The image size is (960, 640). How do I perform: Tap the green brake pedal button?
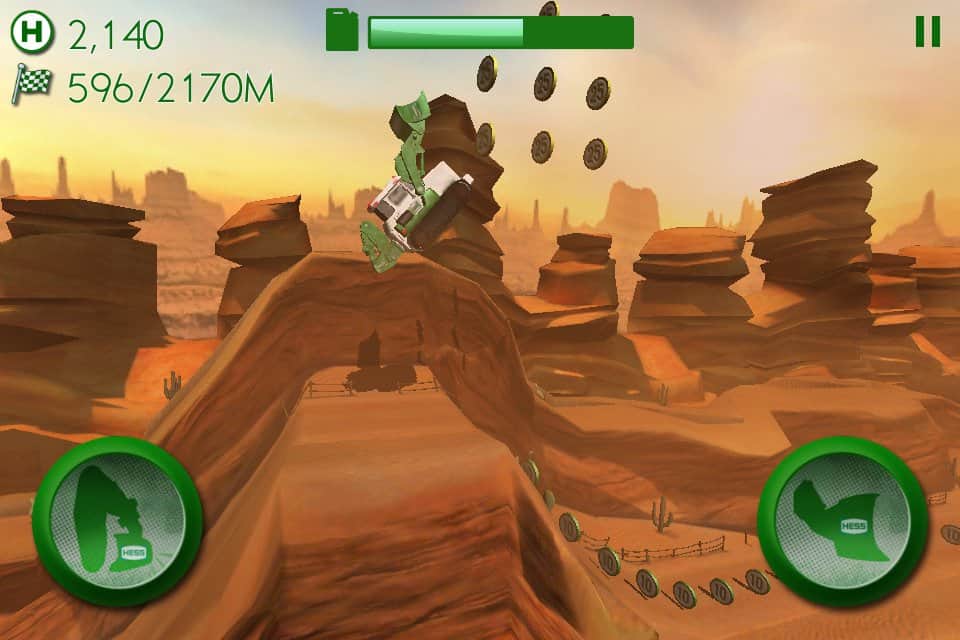coord(117,520)
